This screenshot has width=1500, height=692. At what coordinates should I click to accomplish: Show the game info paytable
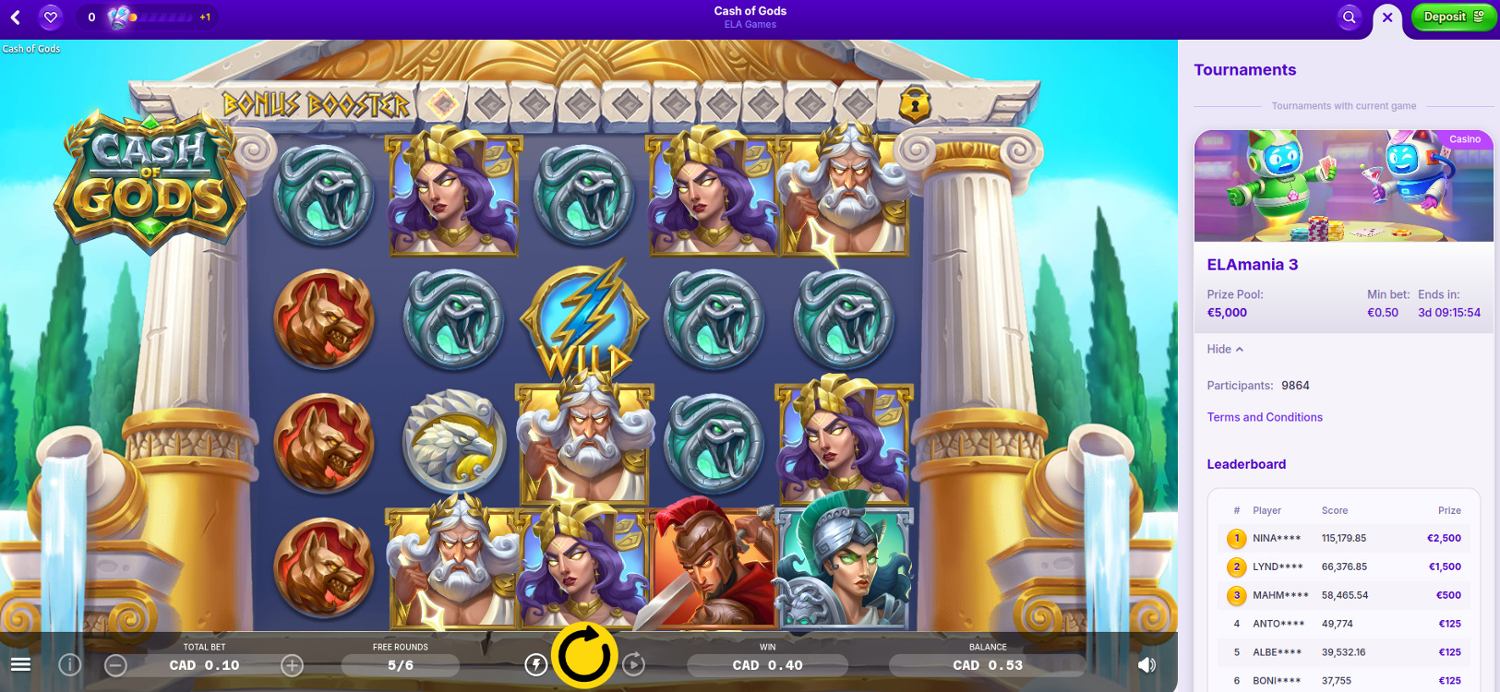pos(69,664)
